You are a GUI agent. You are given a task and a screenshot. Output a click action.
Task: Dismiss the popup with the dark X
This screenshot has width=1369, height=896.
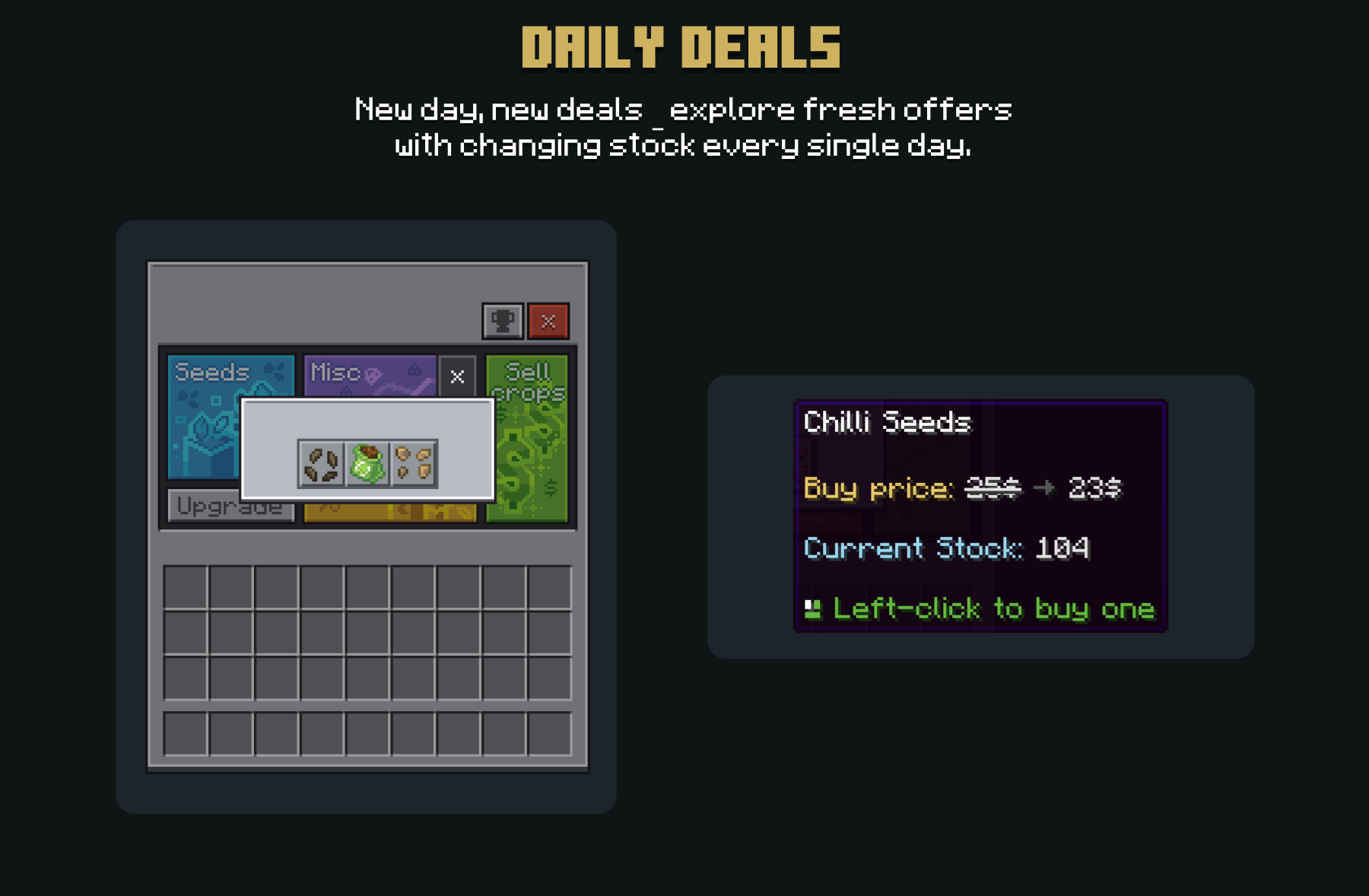tap(457, 377)
